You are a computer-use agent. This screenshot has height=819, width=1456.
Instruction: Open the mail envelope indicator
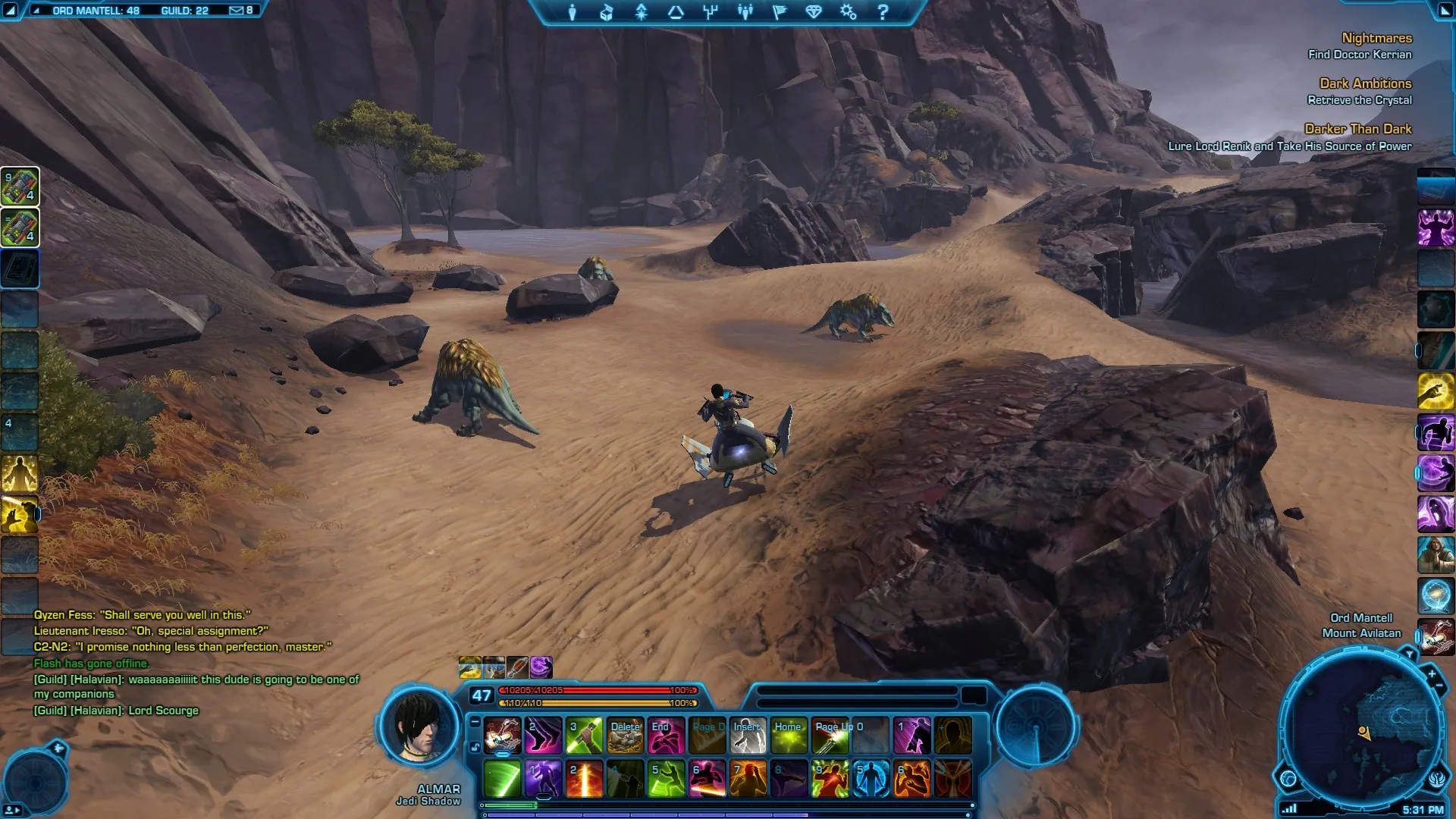[237, 11]
